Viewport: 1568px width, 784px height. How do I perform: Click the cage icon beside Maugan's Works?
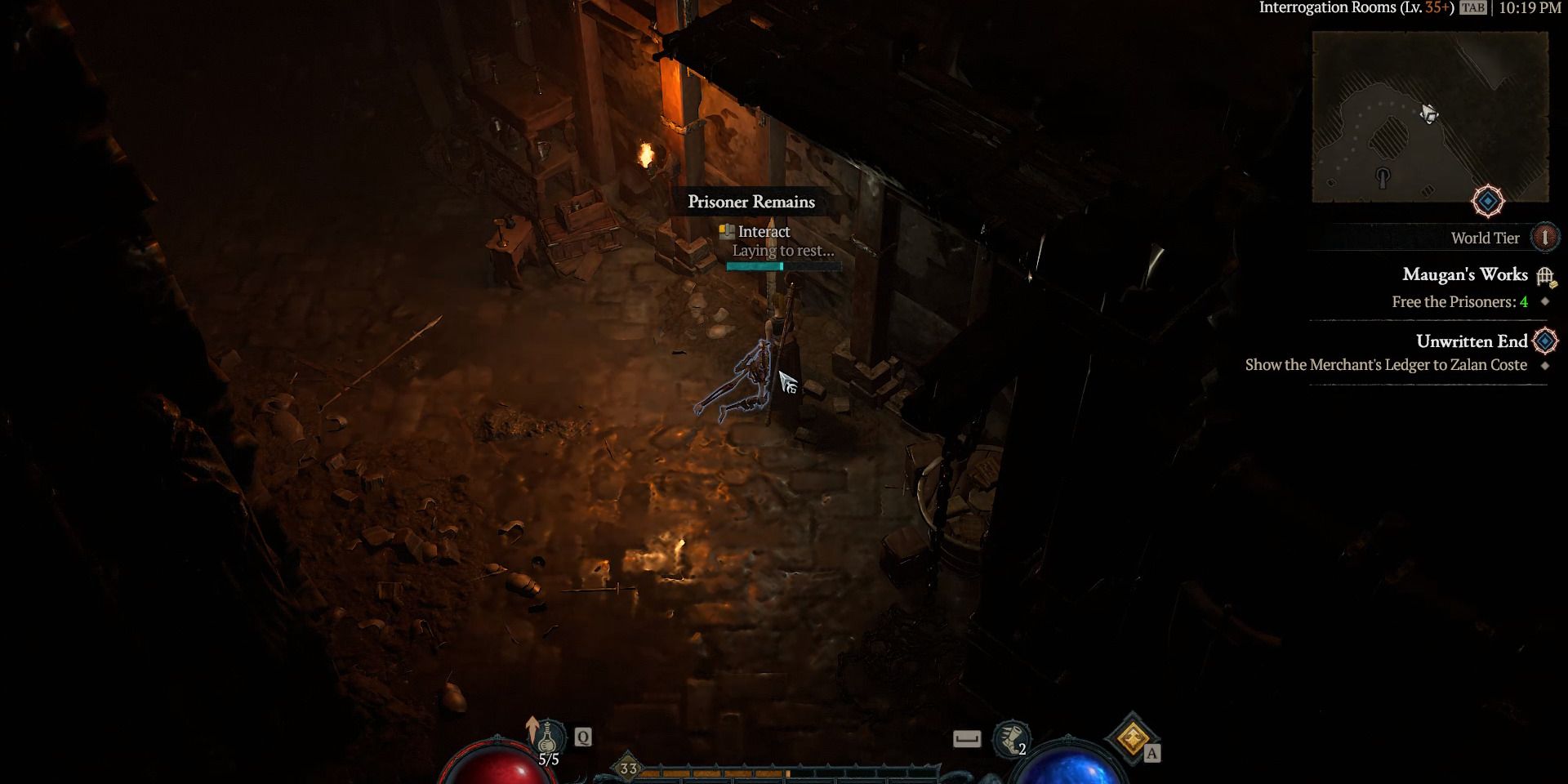[x=1546, y=276]
